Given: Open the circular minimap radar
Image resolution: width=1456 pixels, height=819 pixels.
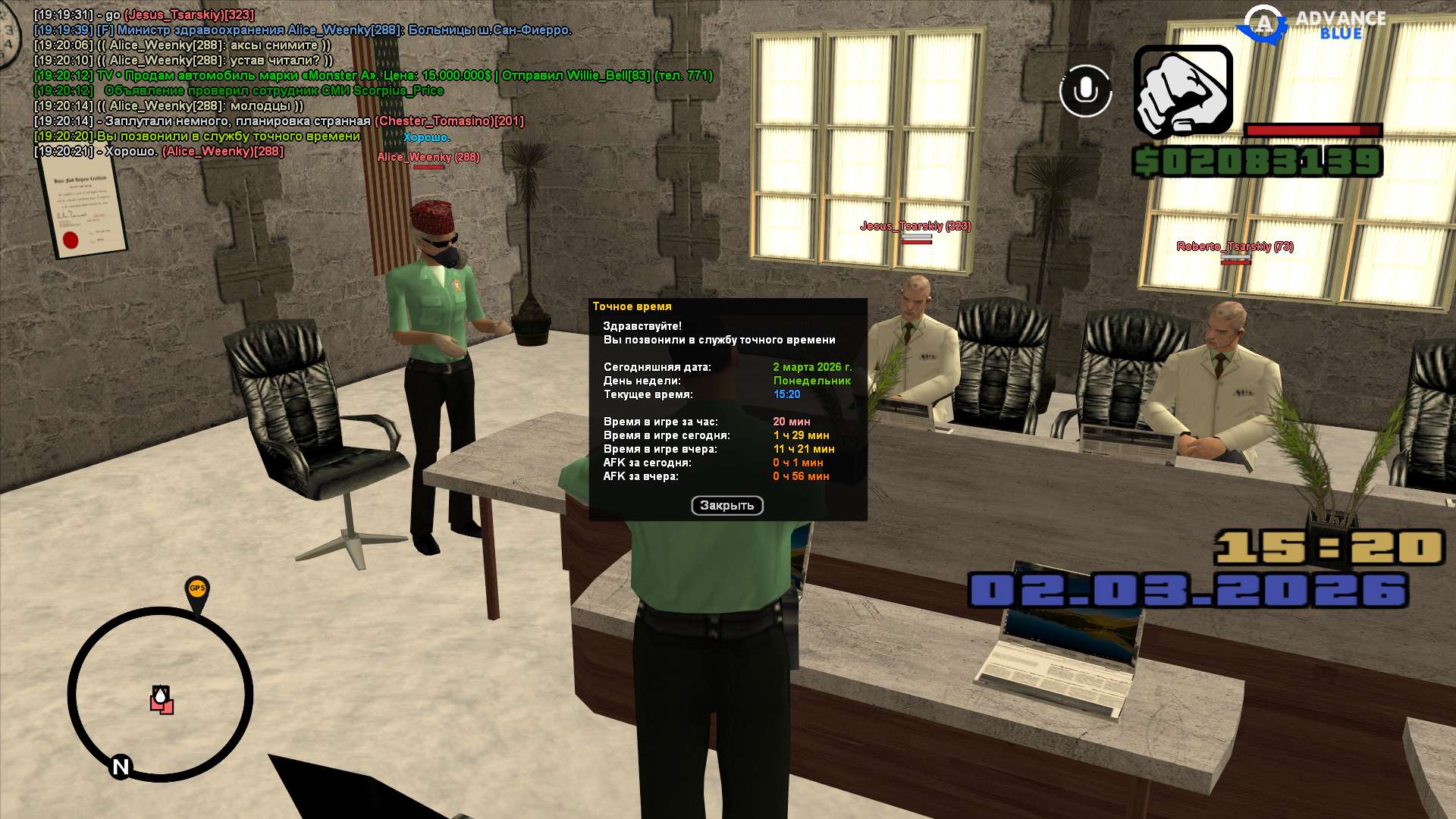Looking at the screenshot, I should click(x=160, y=694).
